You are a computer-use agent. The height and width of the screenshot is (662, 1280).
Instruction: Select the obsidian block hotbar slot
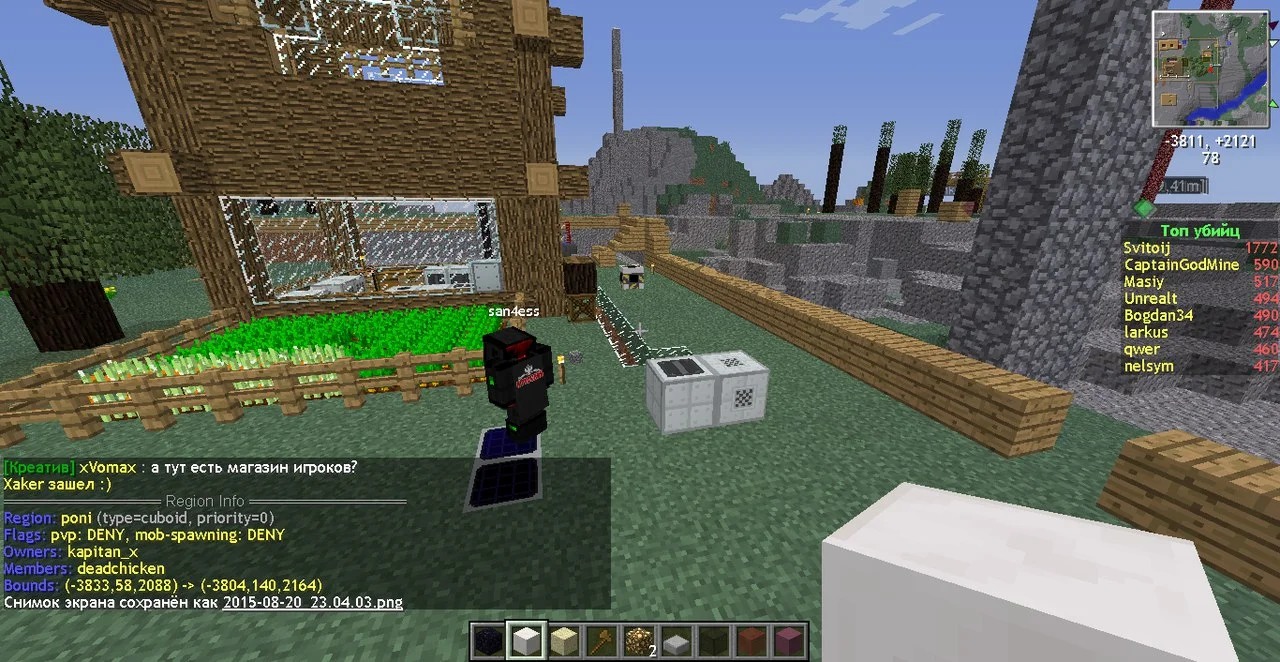point(490,641)
